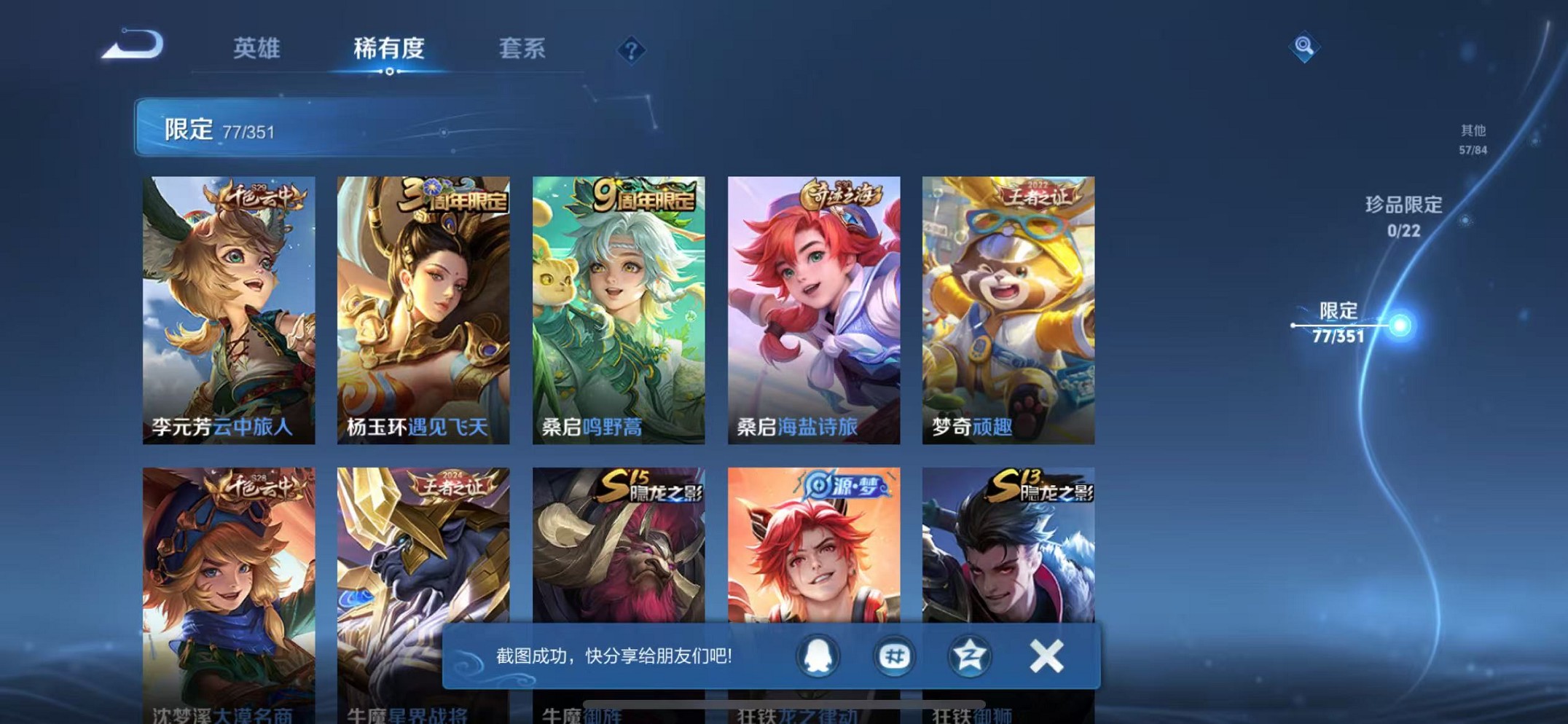Switch to the 套系 tab

click(521, 49)
